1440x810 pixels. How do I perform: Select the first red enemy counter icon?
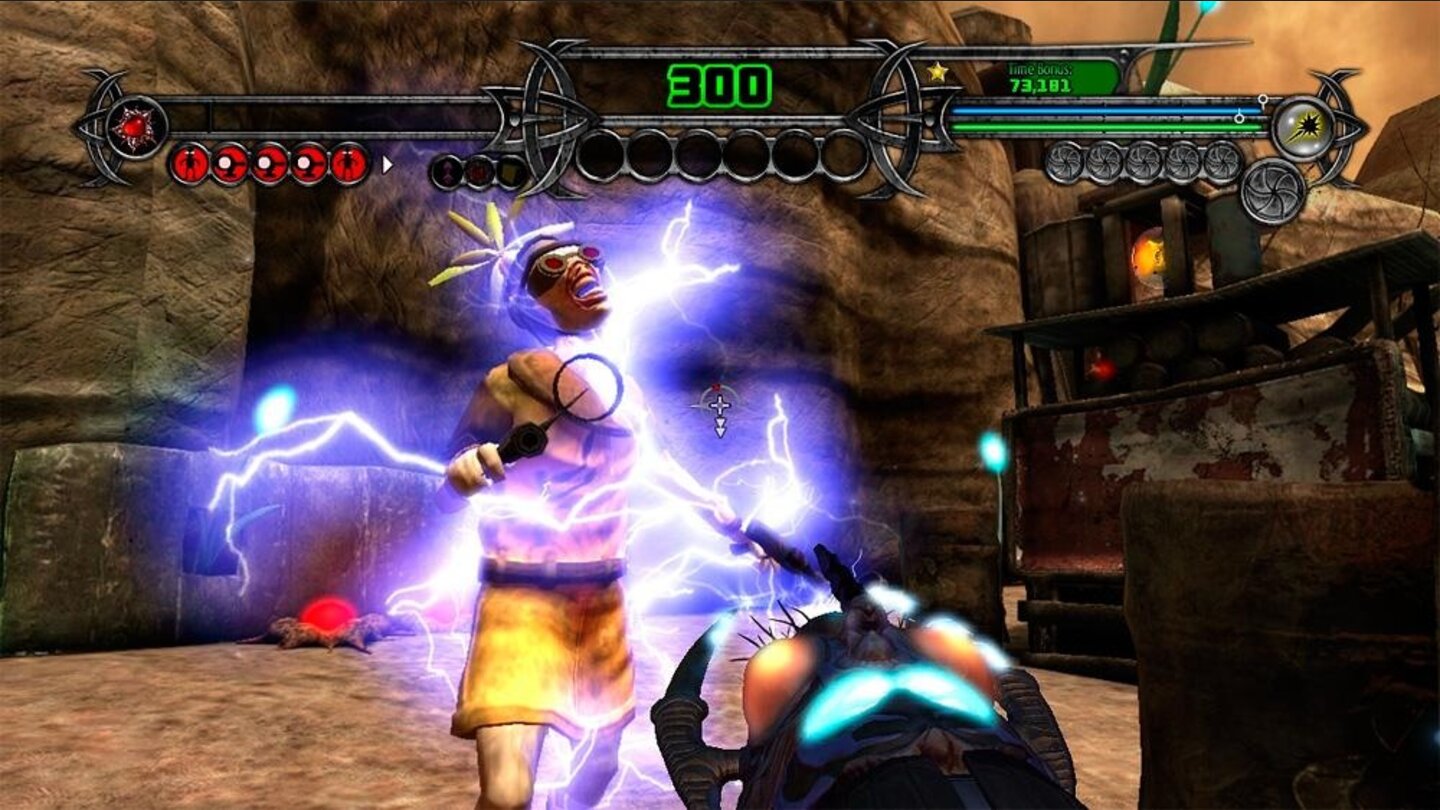(x=192, y=165)
